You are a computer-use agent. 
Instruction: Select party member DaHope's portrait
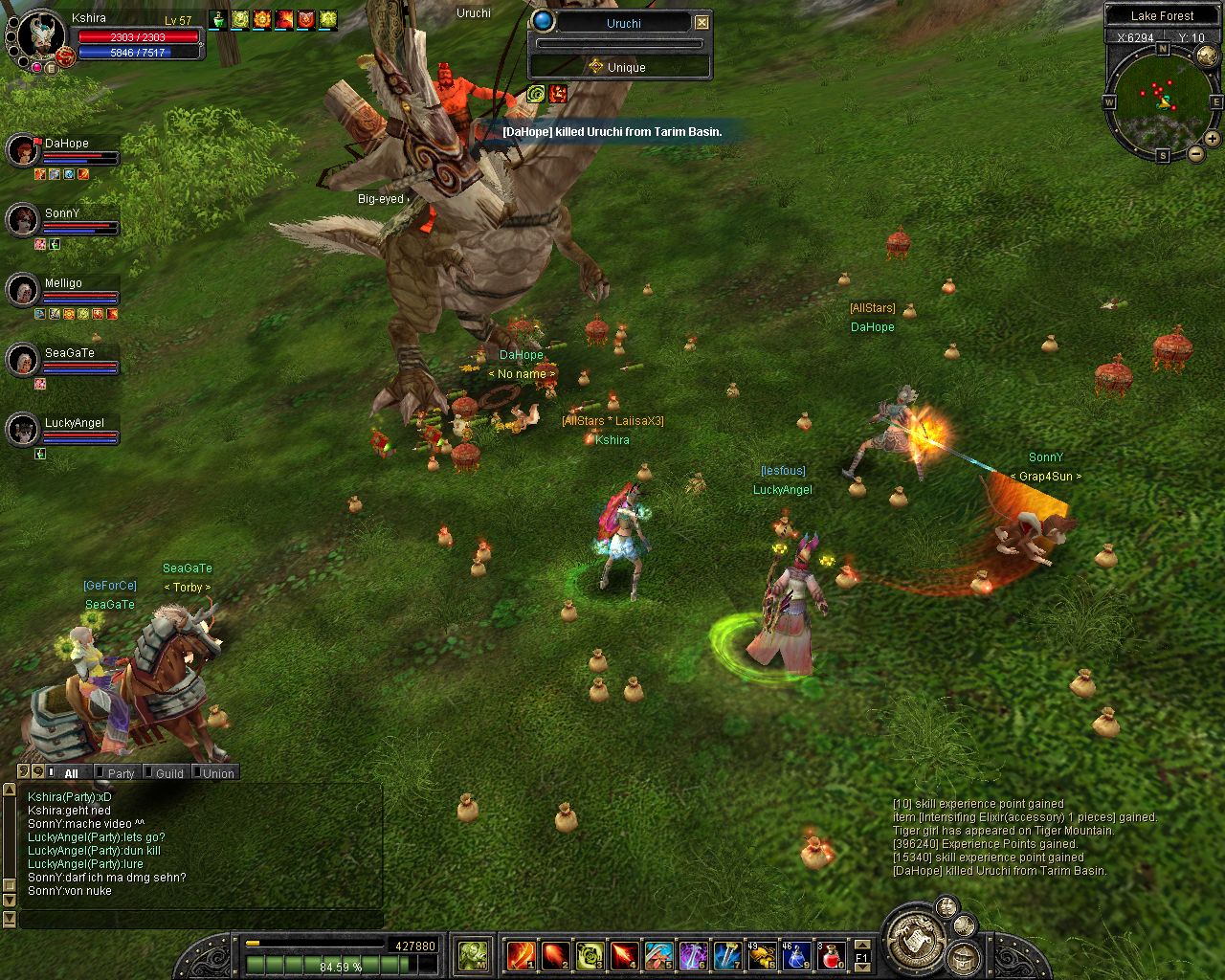(22, 150)
